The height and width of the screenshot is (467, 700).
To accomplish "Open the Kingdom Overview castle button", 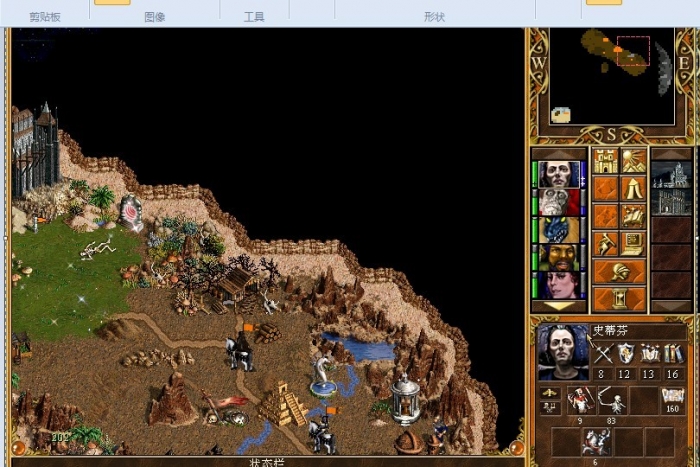I will click(605, 161).
